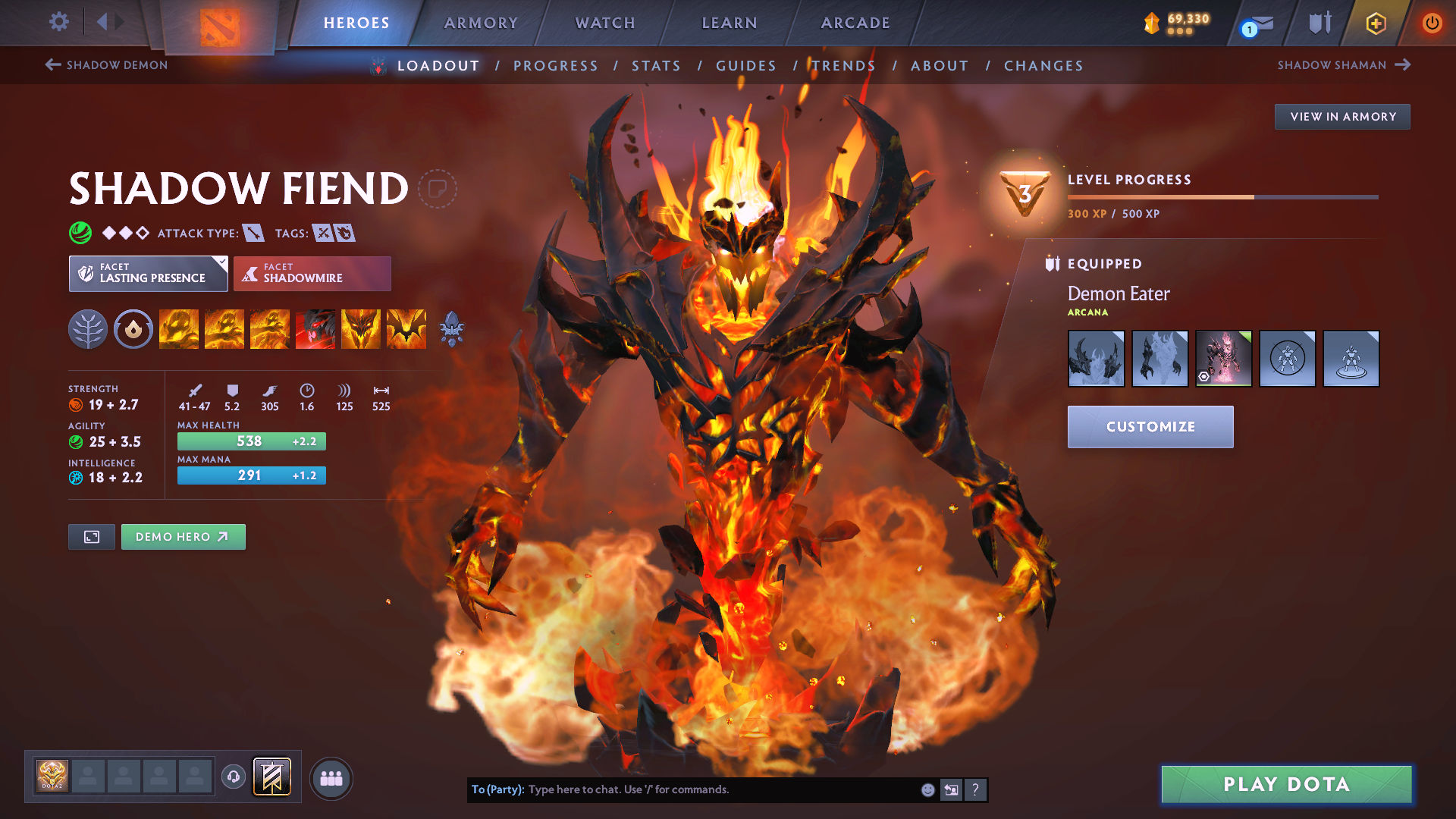Screen dimensions: 1456x819
Task: Select the Shadowmire facet
Action: [x=312, y=273]
